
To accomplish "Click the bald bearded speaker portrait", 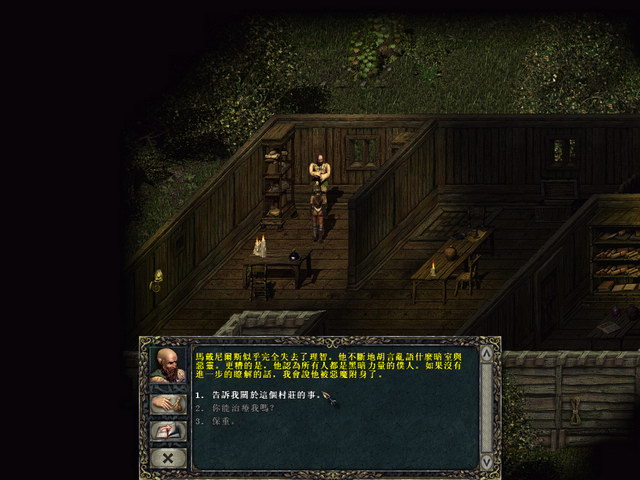I will click(167, 364).
